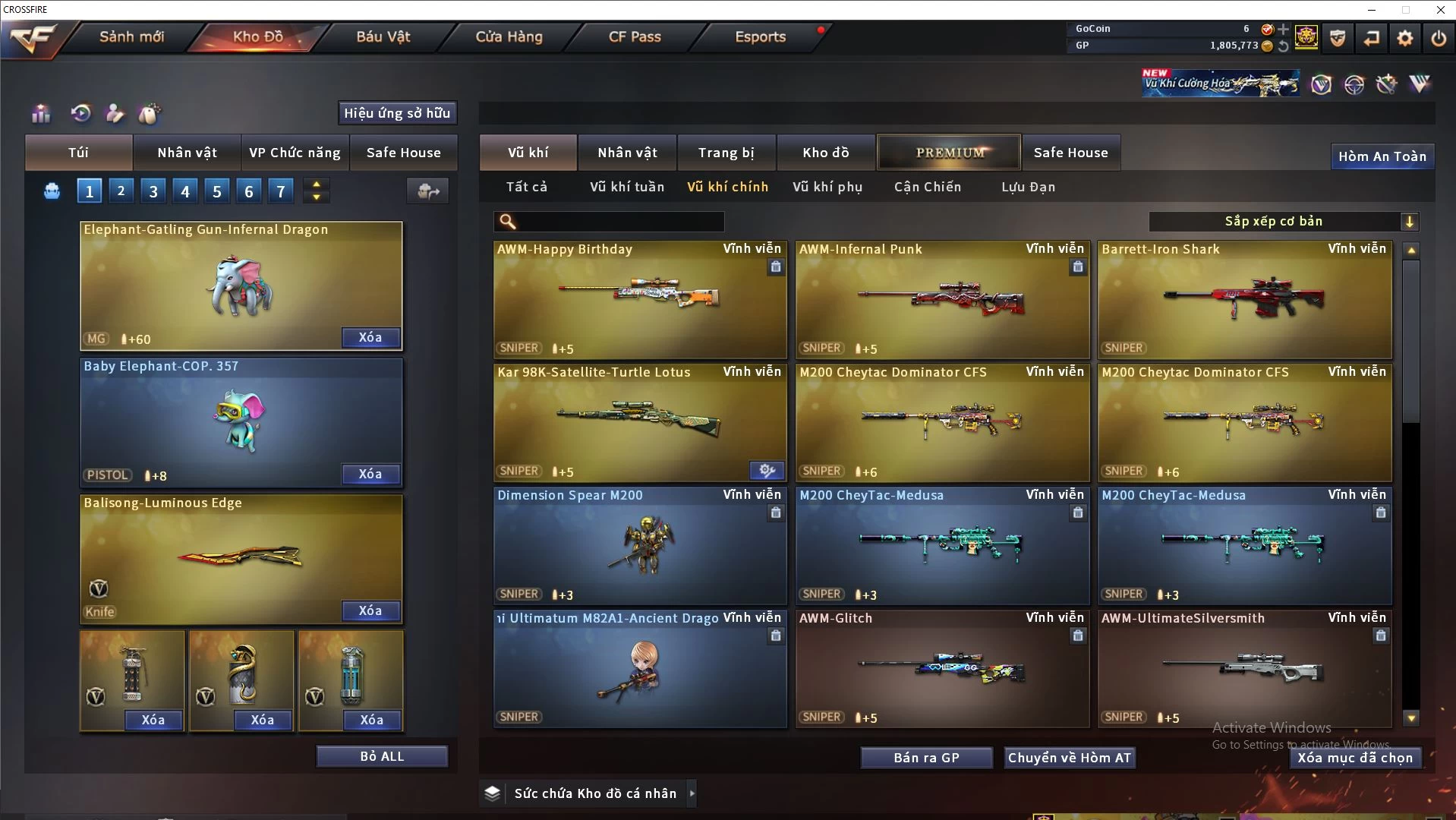Viewport: 1456px width, 820px height.
Task: Open the Cửa Hàng shop menu
Action: click(509, 36)
